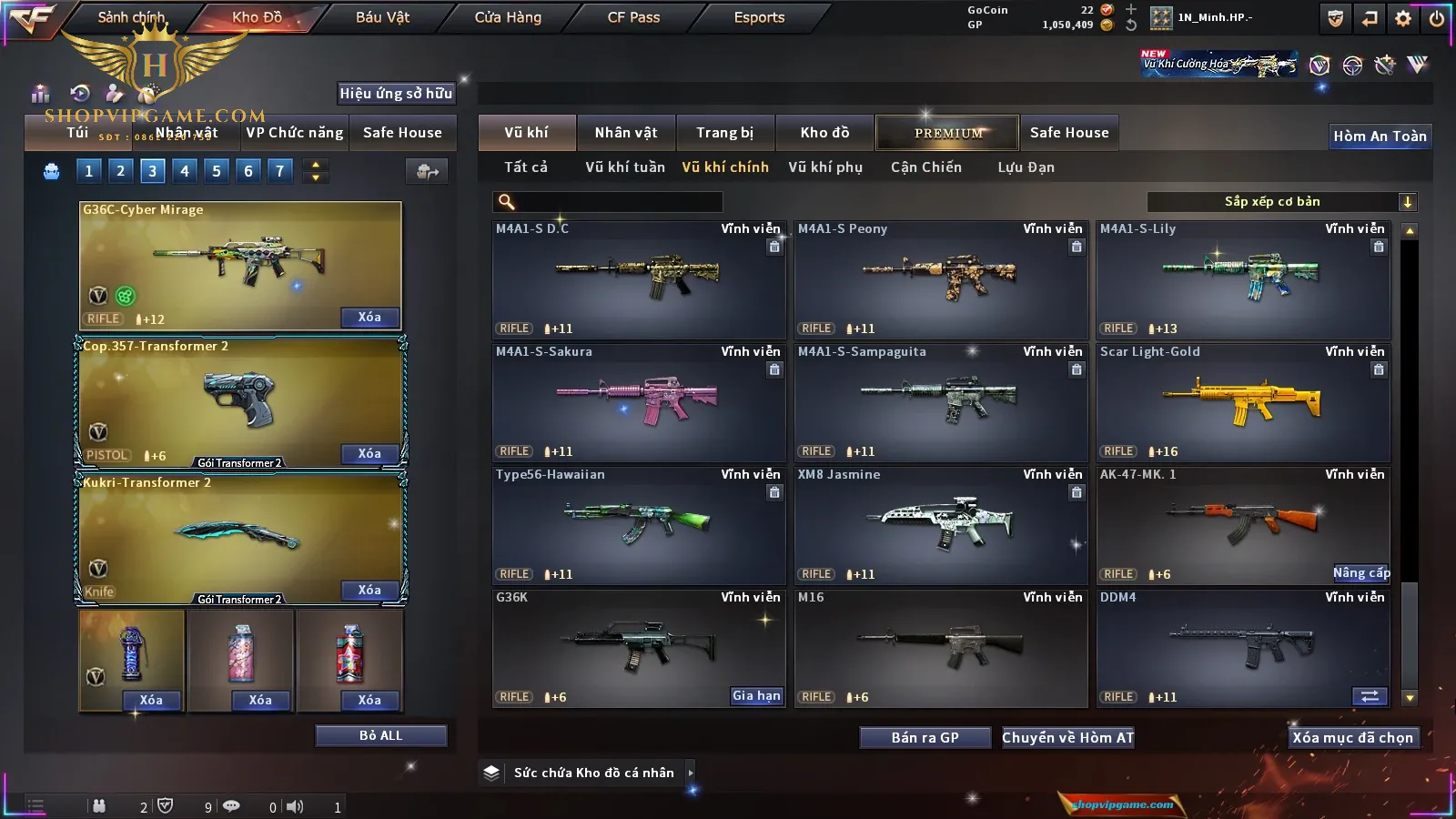Sell selected items with Bán ra GP
Image resolution: width=1456 pixels, height=819 pixels.
925,738
